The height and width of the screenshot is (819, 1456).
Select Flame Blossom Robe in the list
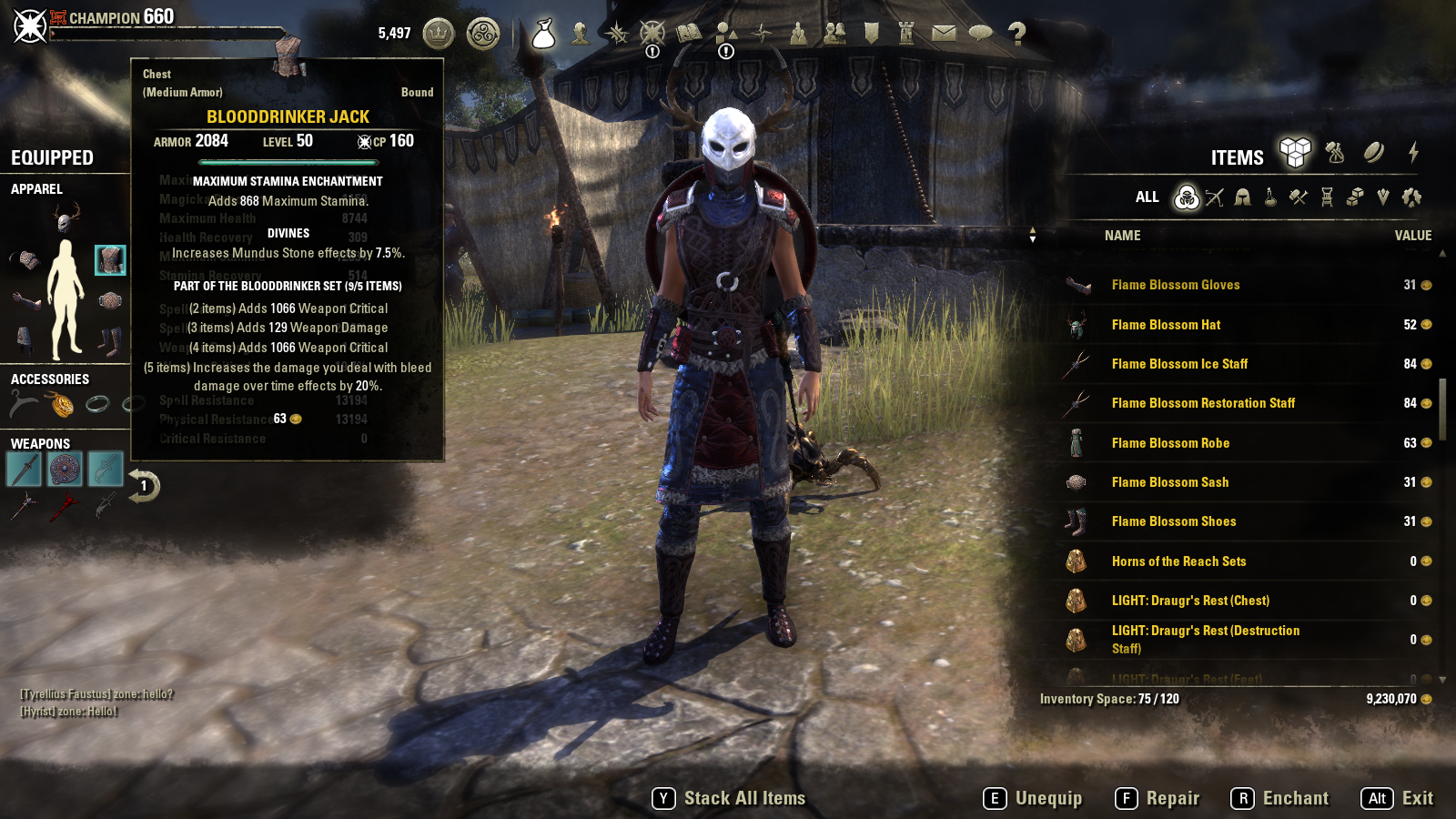[x=1170, y=443]
